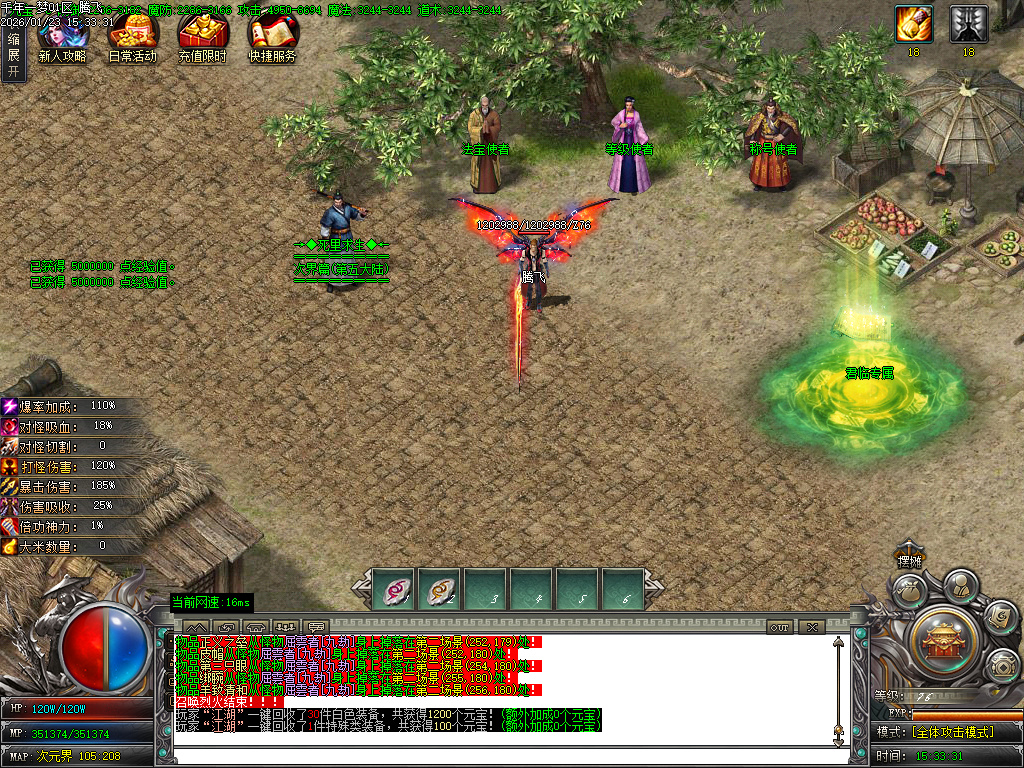Open the 摆摊 stall button
This screenshot has width=1024, height=768.
pos(908,560)
